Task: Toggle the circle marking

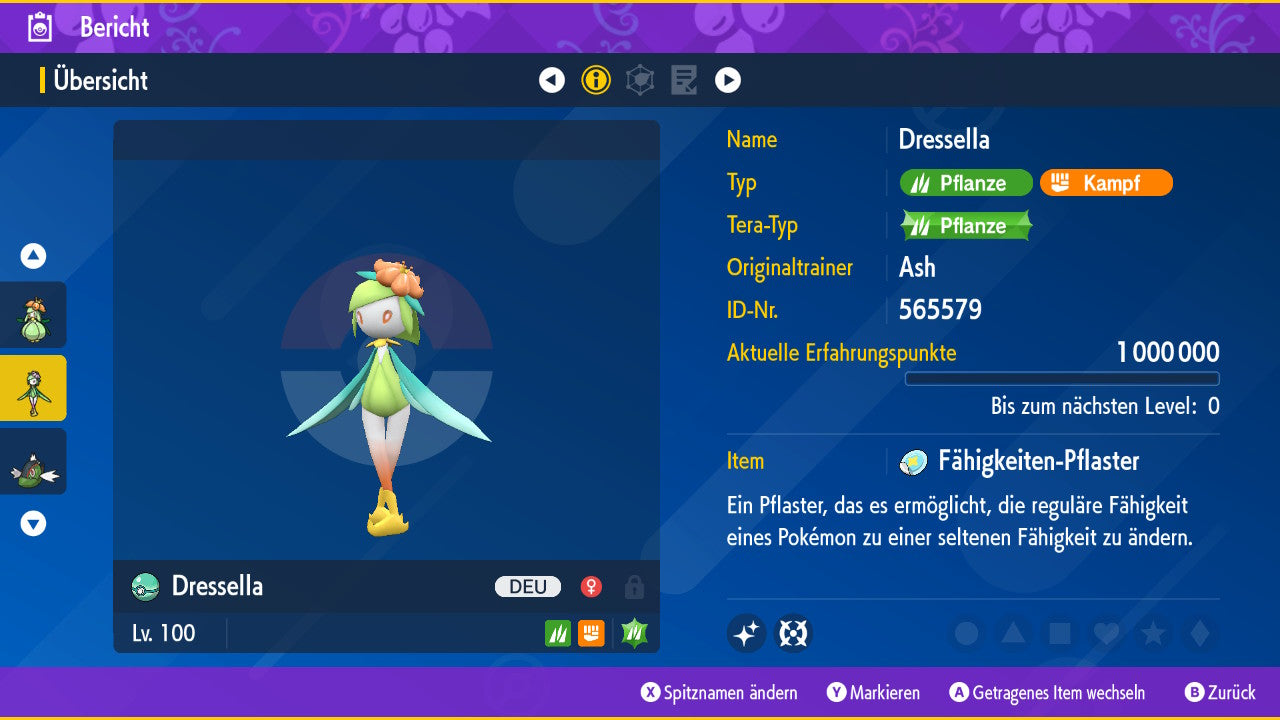Action: [x=966, y=633]
